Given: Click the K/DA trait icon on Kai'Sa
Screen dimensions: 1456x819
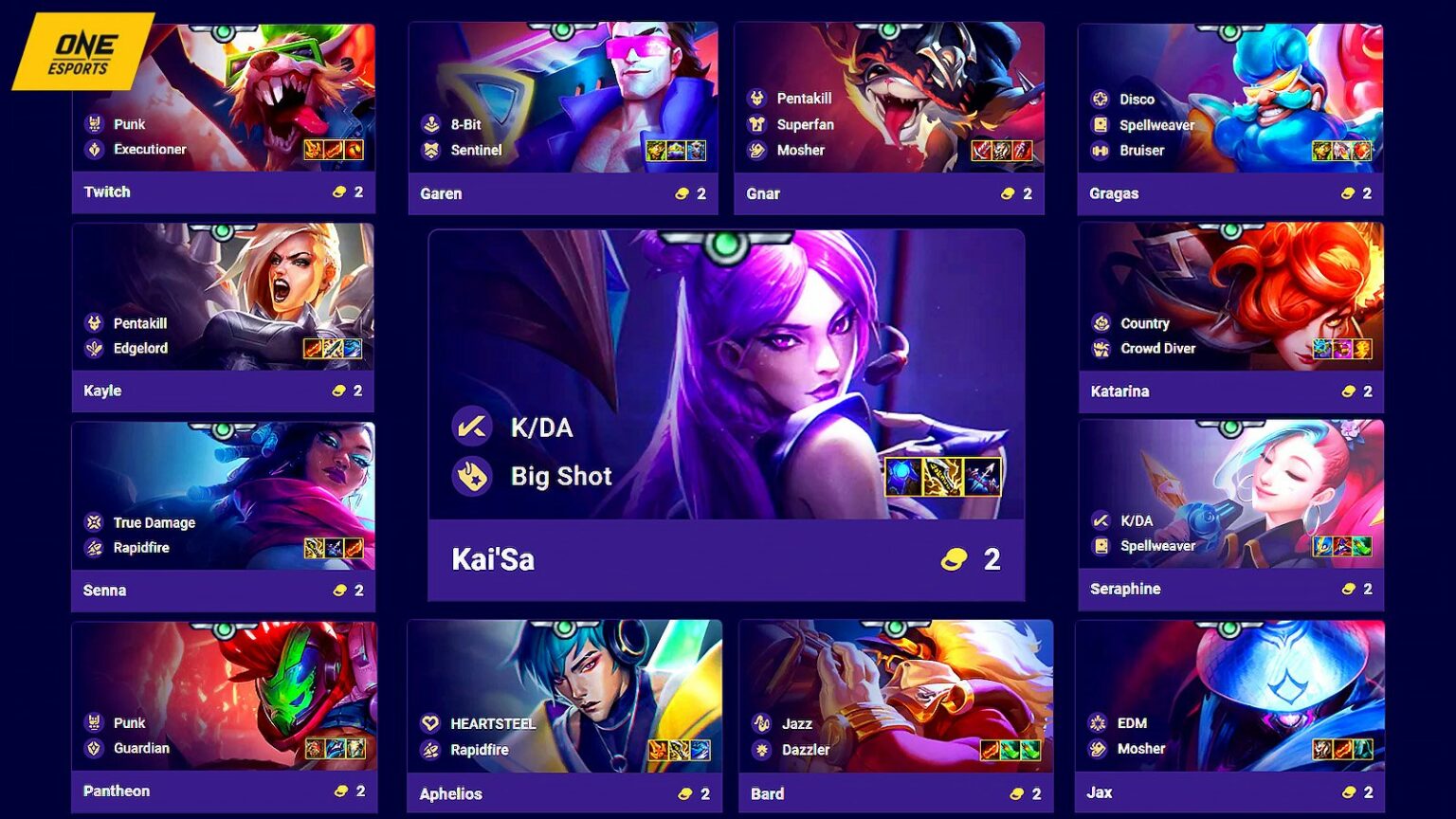Looking at the screenshot, I should pyautogui.click(x=472, y=427).
